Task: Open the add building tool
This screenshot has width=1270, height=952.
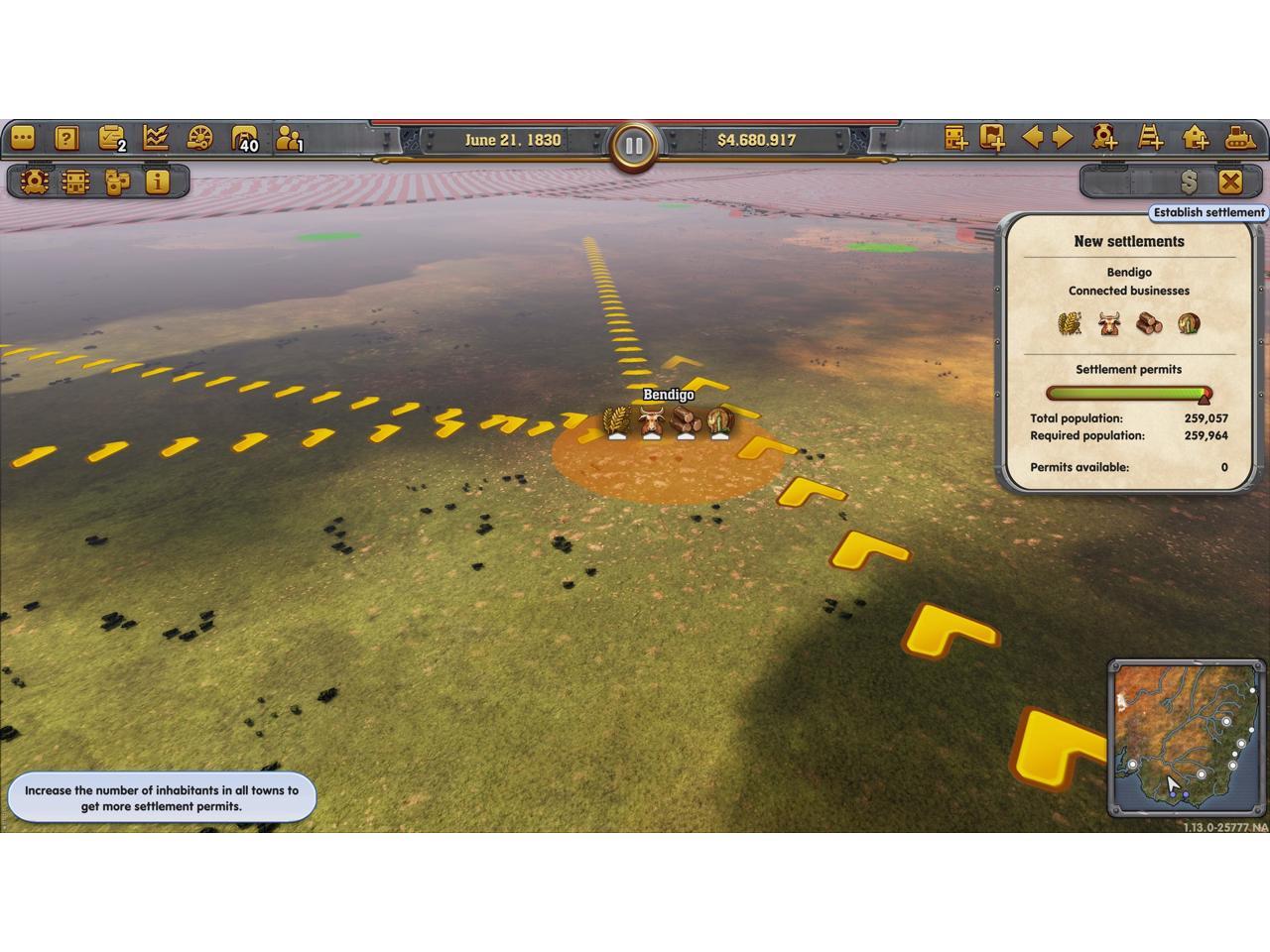Action: click(1196, 137)
